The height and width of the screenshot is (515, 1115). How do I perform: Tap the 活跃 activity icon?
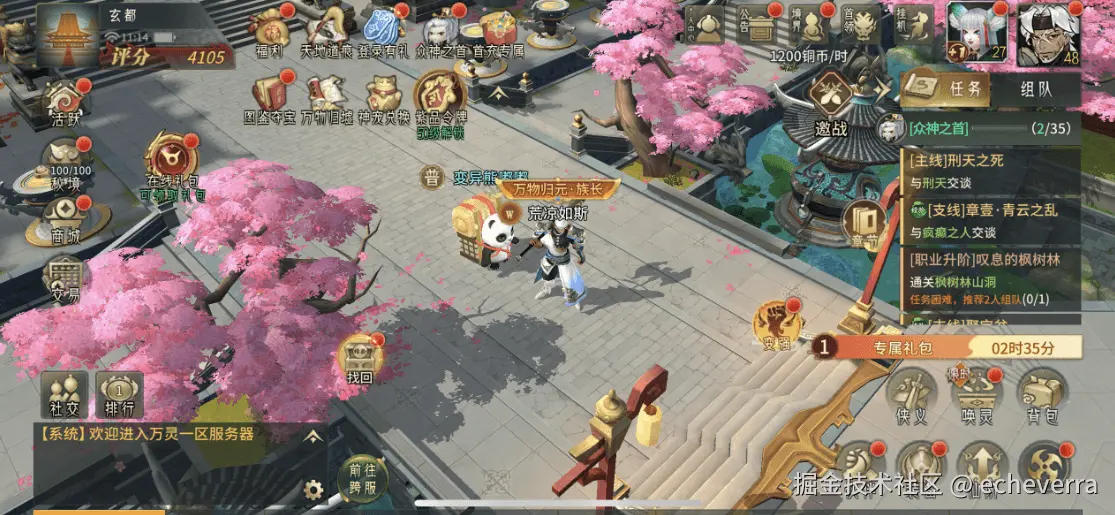coord(64,101)
